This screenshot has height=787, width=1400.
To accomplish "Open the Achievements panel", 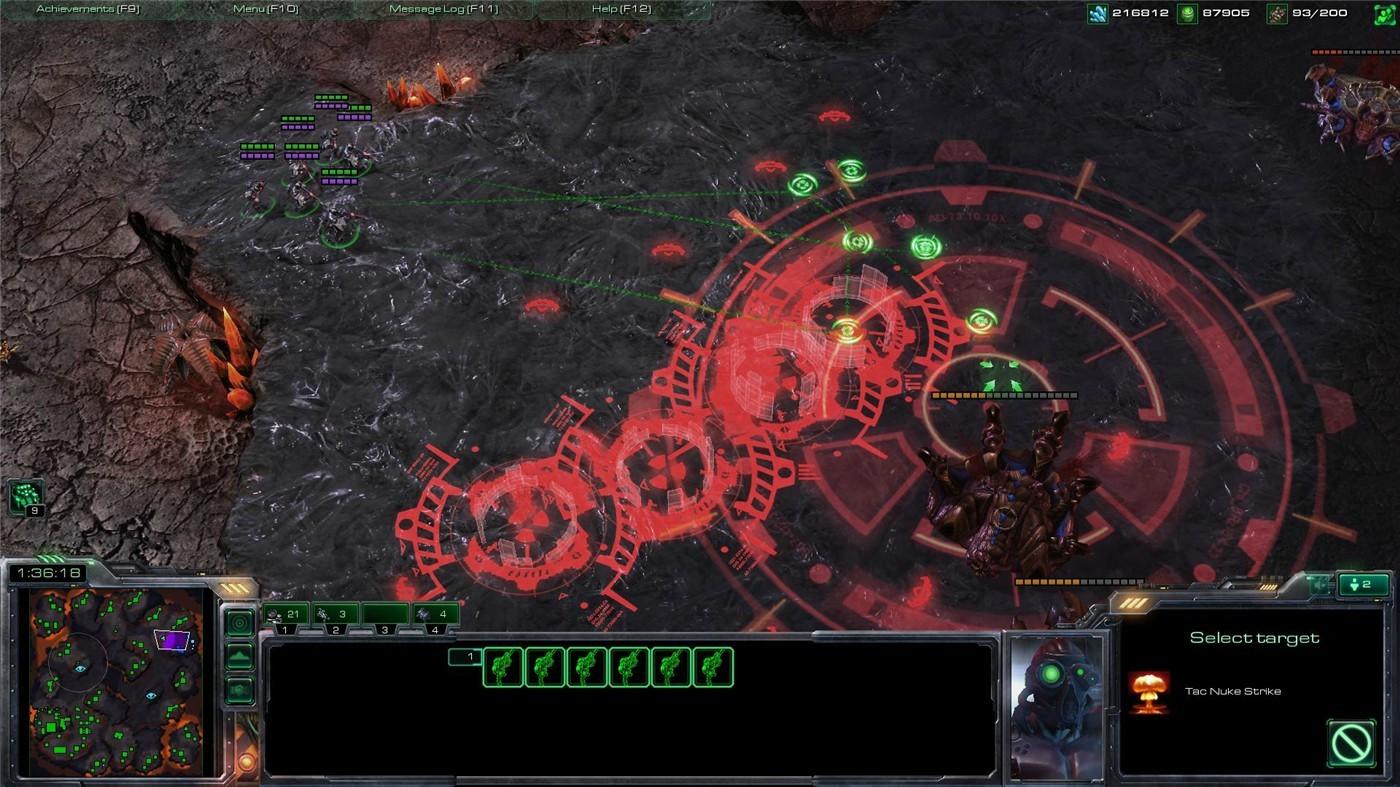I will click(90, 8).
